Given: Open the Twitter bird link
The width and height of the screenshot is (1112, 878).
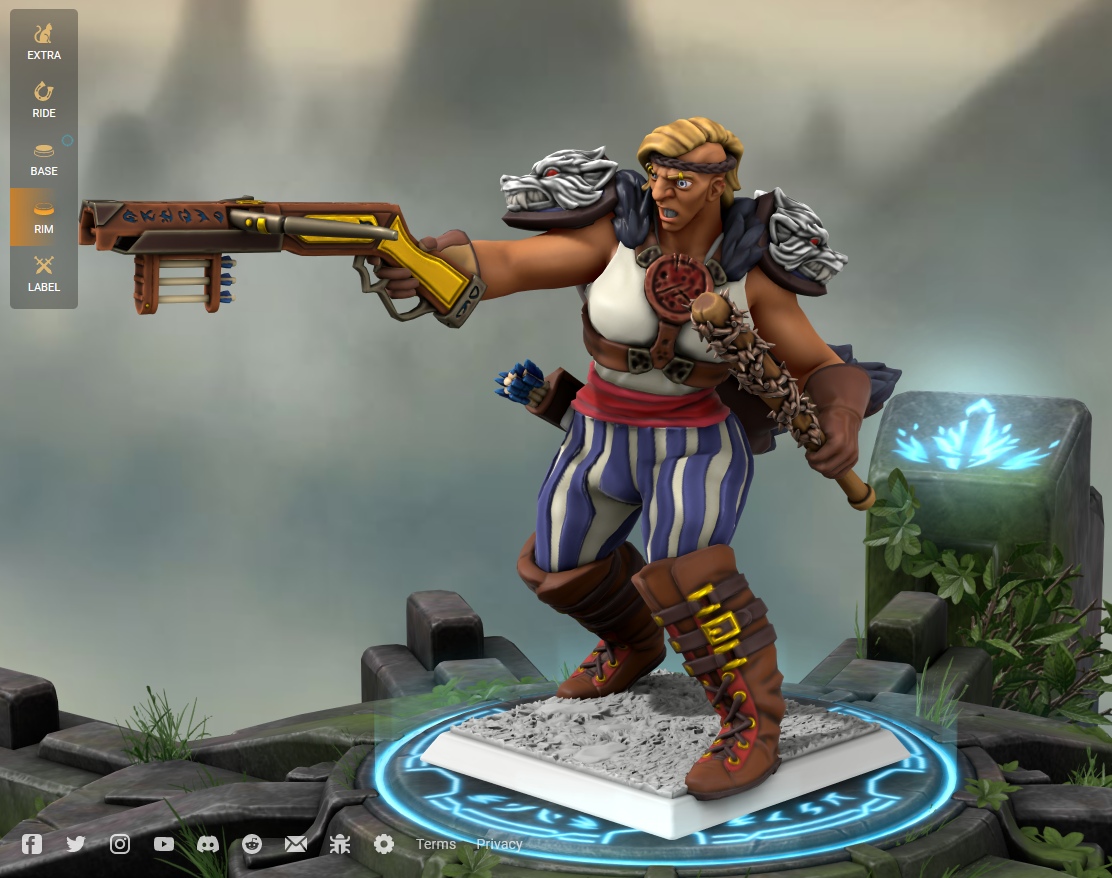Looking at the screenshot, I should click(x=76, y=844).
